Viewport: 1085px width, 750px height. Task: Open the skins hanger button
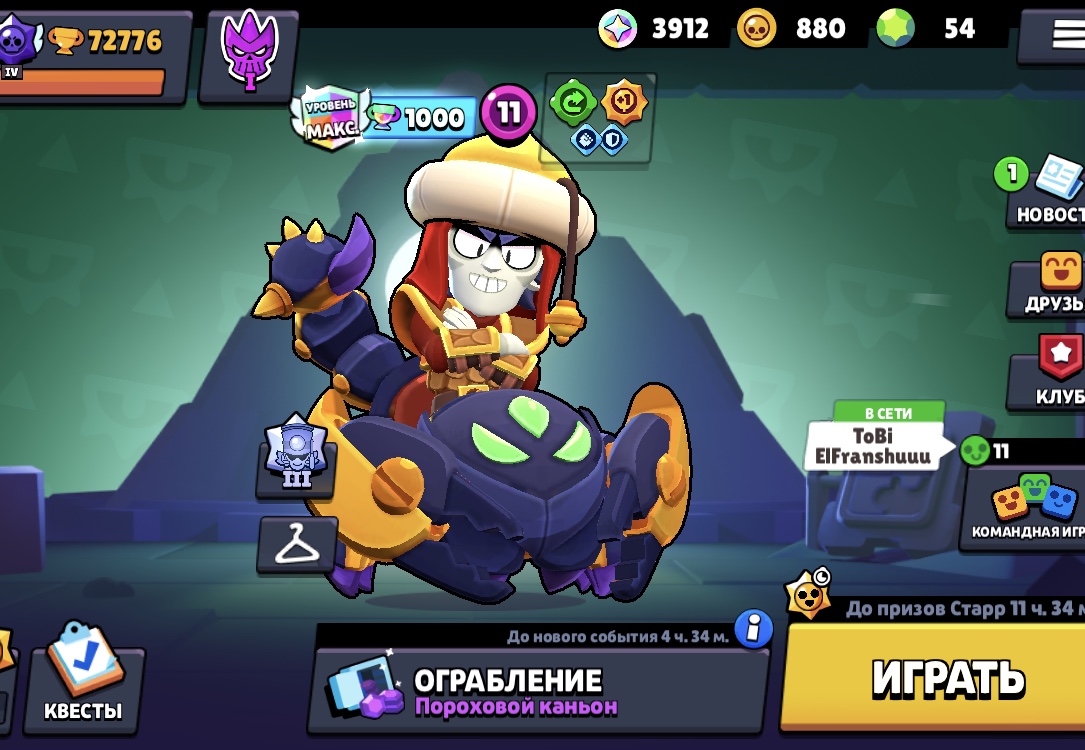coord(296,544)
